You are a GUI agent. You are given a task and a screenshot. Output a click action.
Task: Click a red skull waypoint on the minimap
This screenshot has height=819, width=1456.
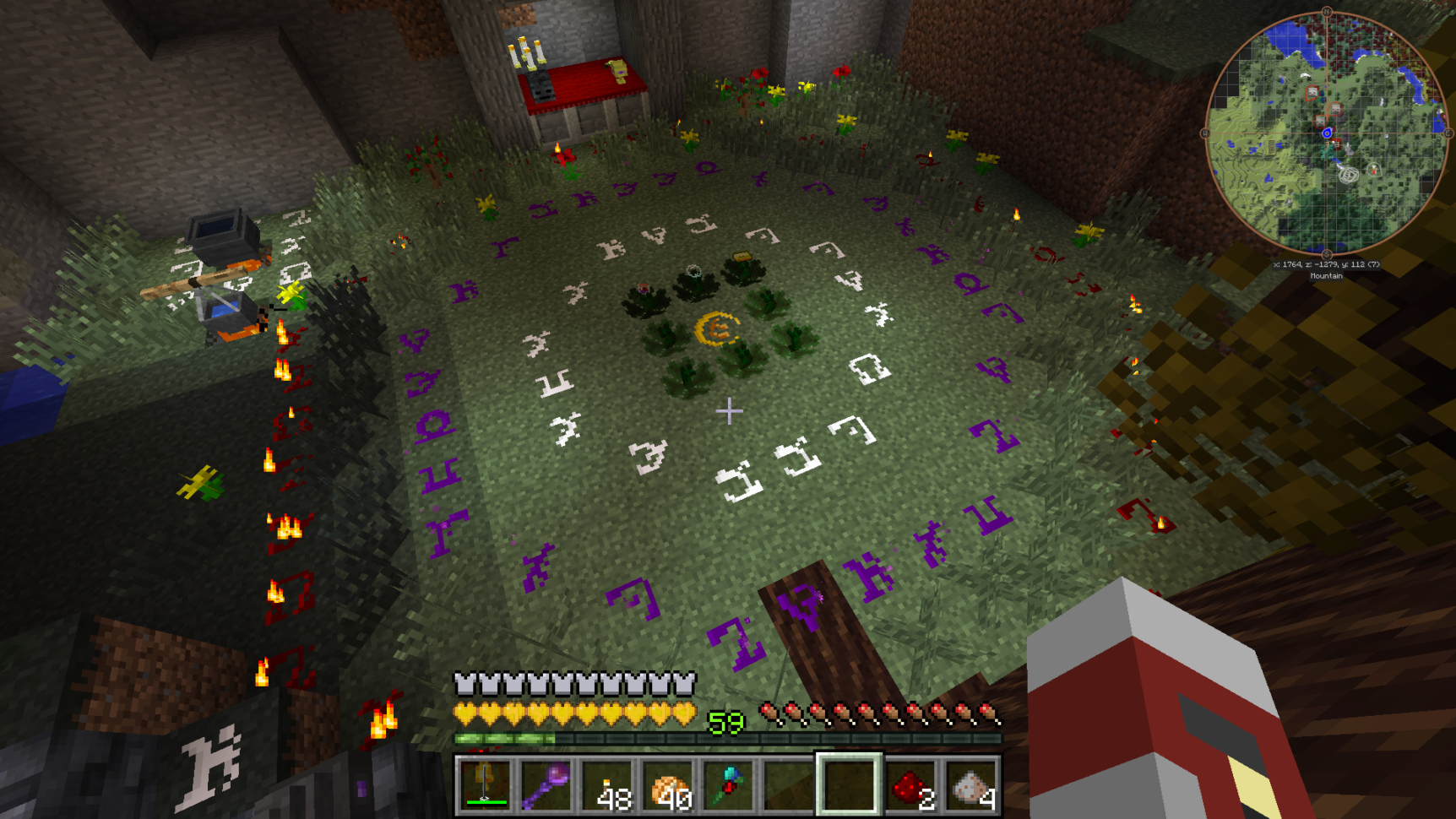point(1312,91)
